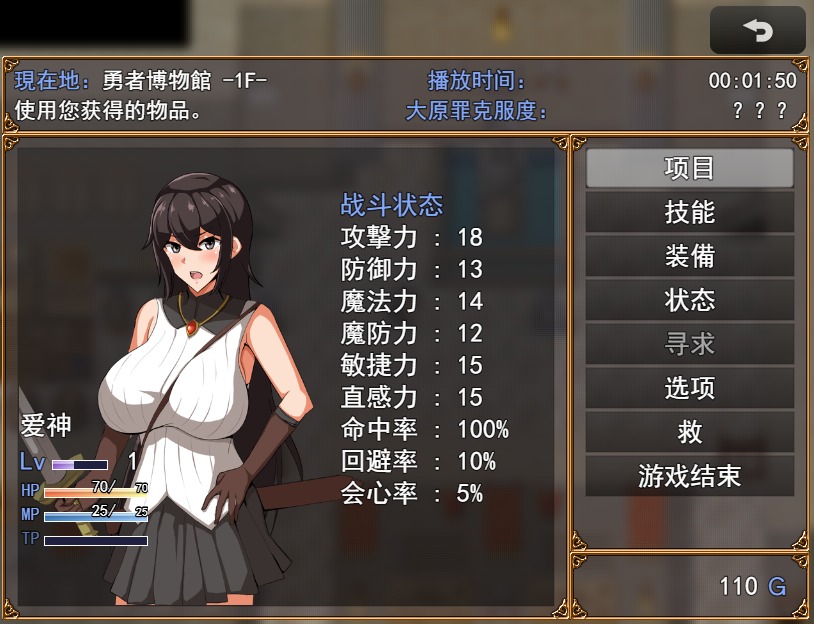Show the 状态 (Status) screen
The image size is (814, 624).
click(689, 300)
